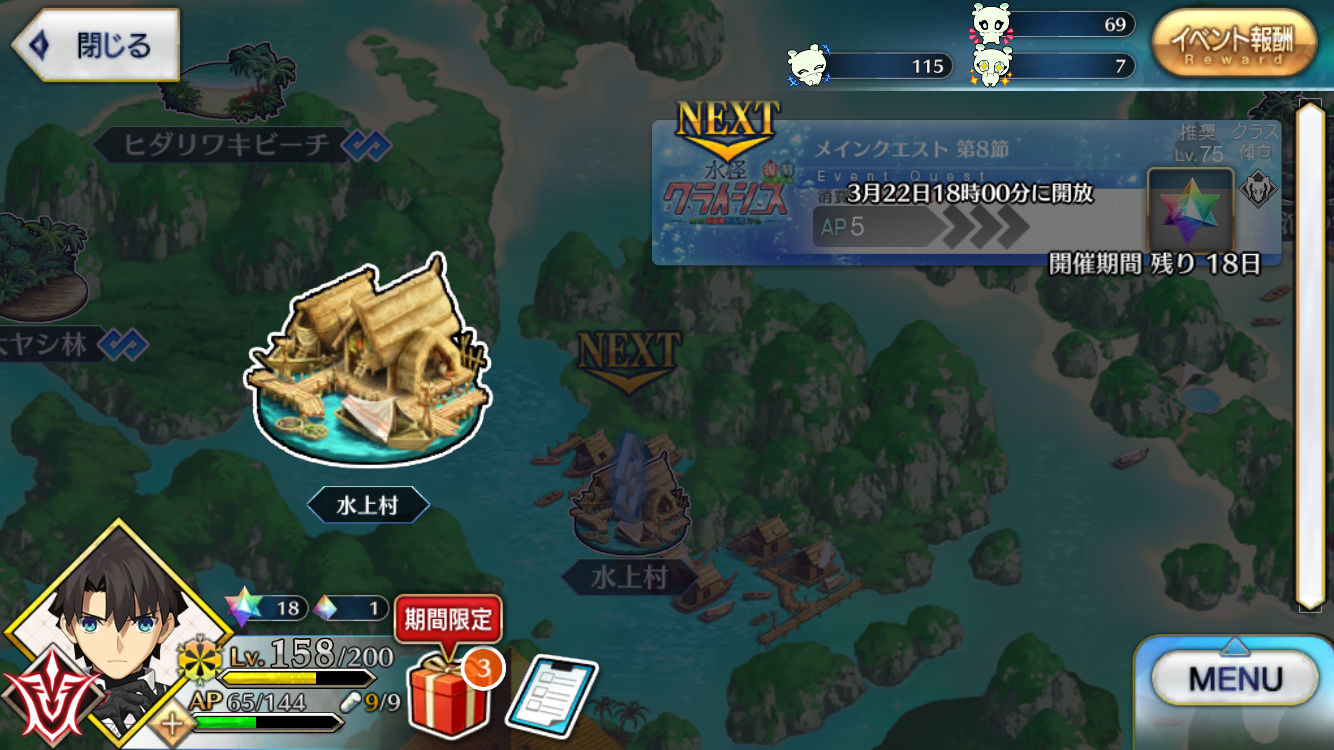Select the highlighted 水上村 village node
The height and width of the screenshot is (750, 1334).
(x=367, y=370)
